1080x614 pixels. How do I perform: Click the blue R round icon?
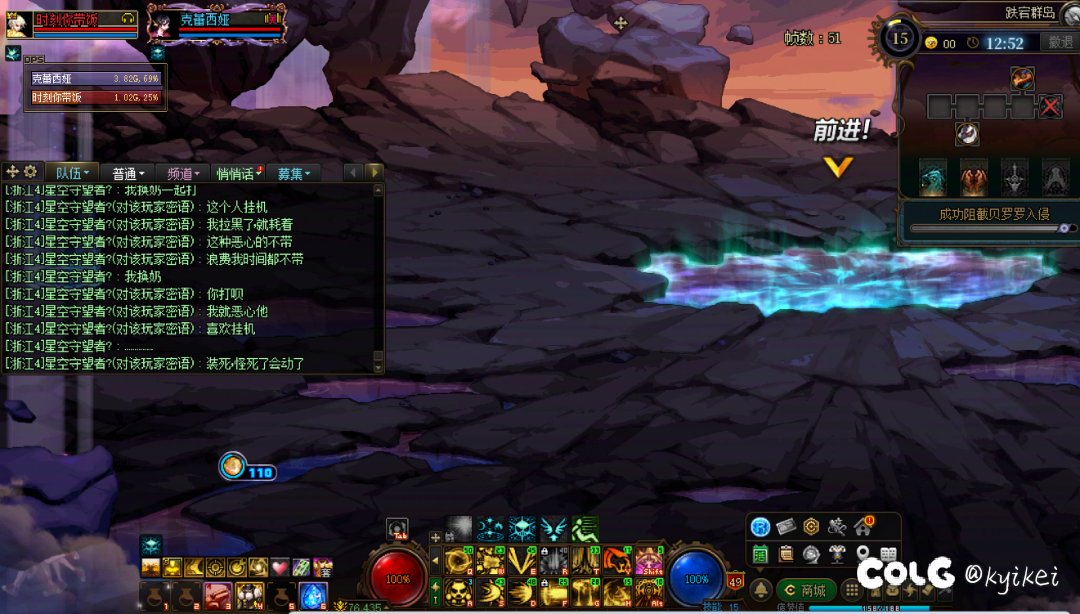[x=761, y=527]
